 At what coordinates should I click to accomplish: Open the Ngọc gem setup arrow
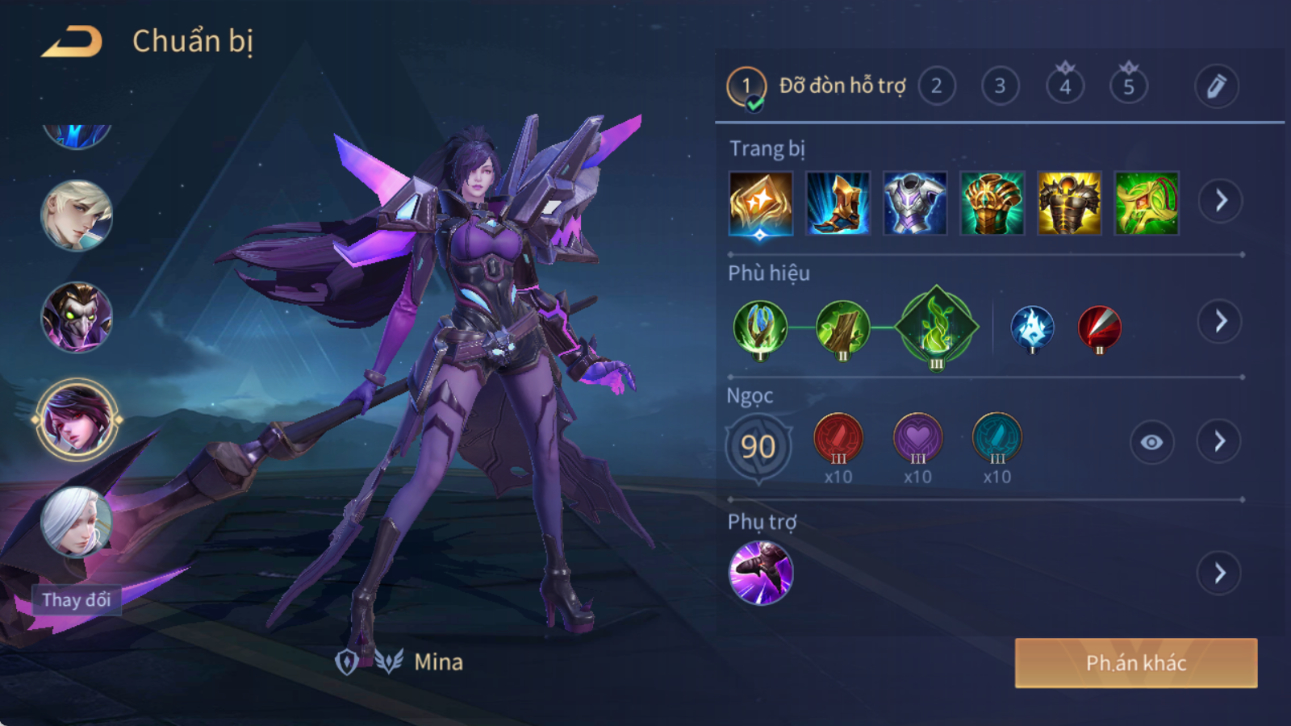(x=1220, y=442)
